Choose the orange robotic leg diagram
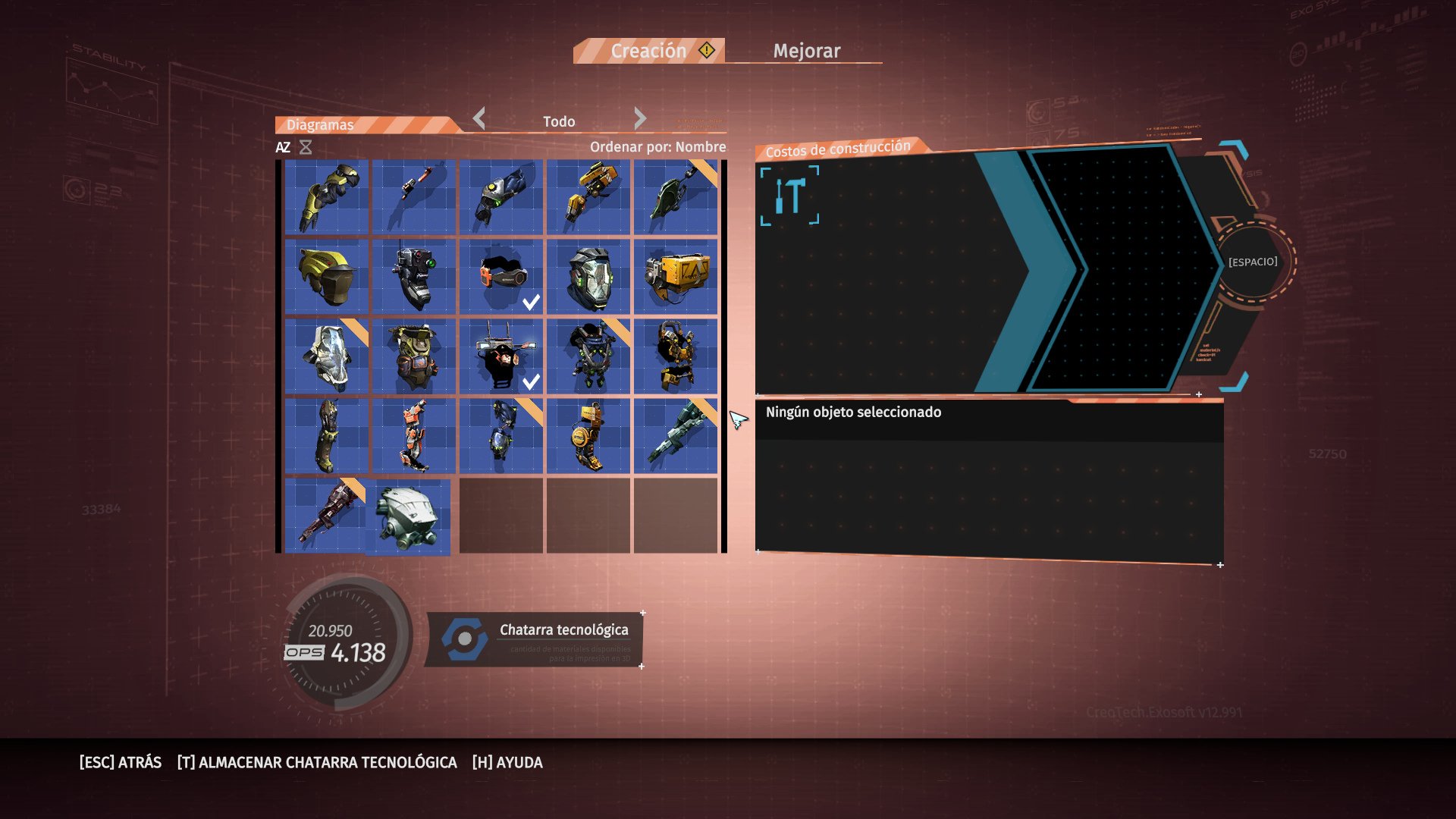Viewport: 1456px width, 819px height. coord(414,436)
